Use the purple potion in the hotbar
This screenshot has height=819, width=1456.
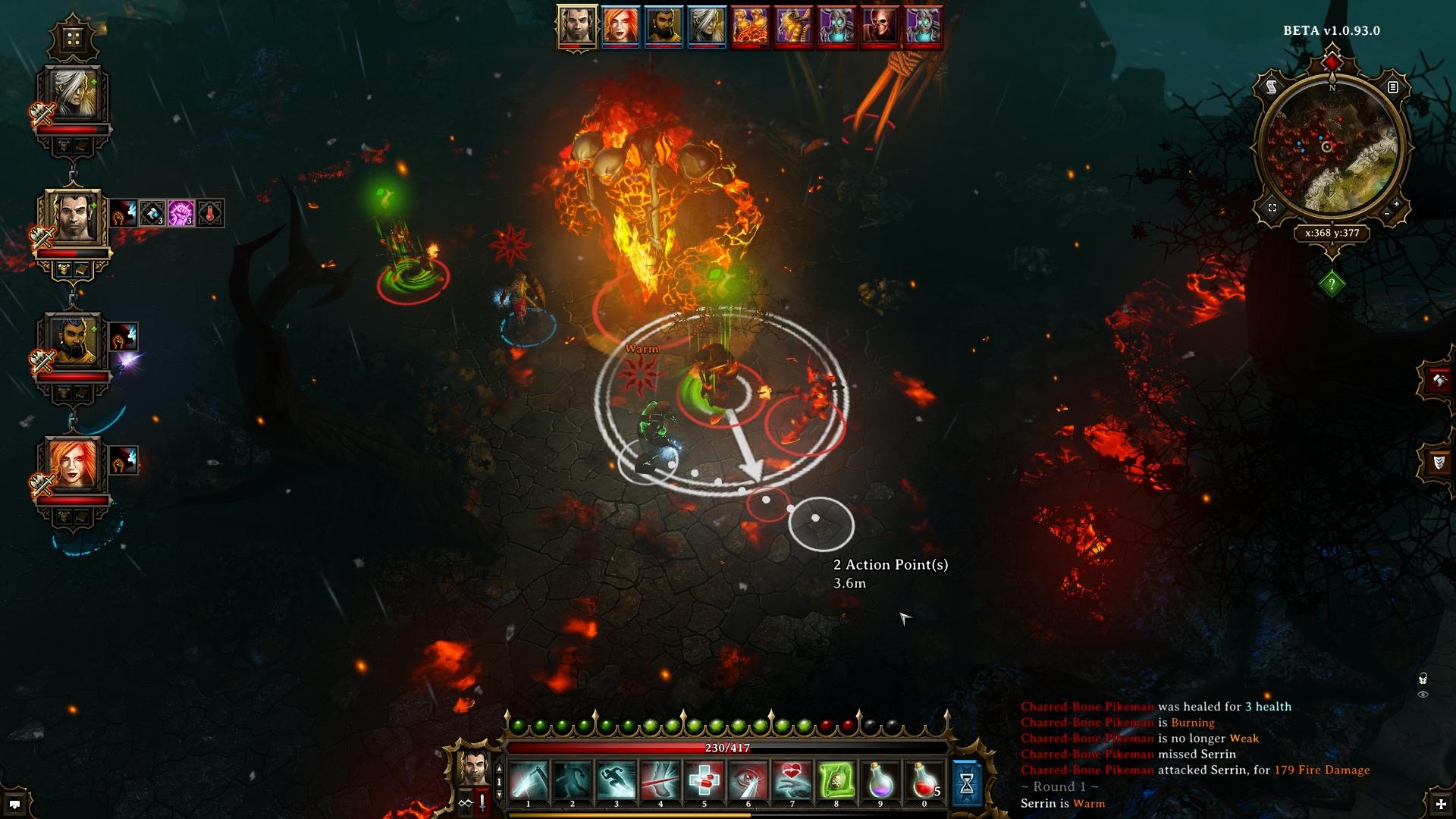click(880, 781)
